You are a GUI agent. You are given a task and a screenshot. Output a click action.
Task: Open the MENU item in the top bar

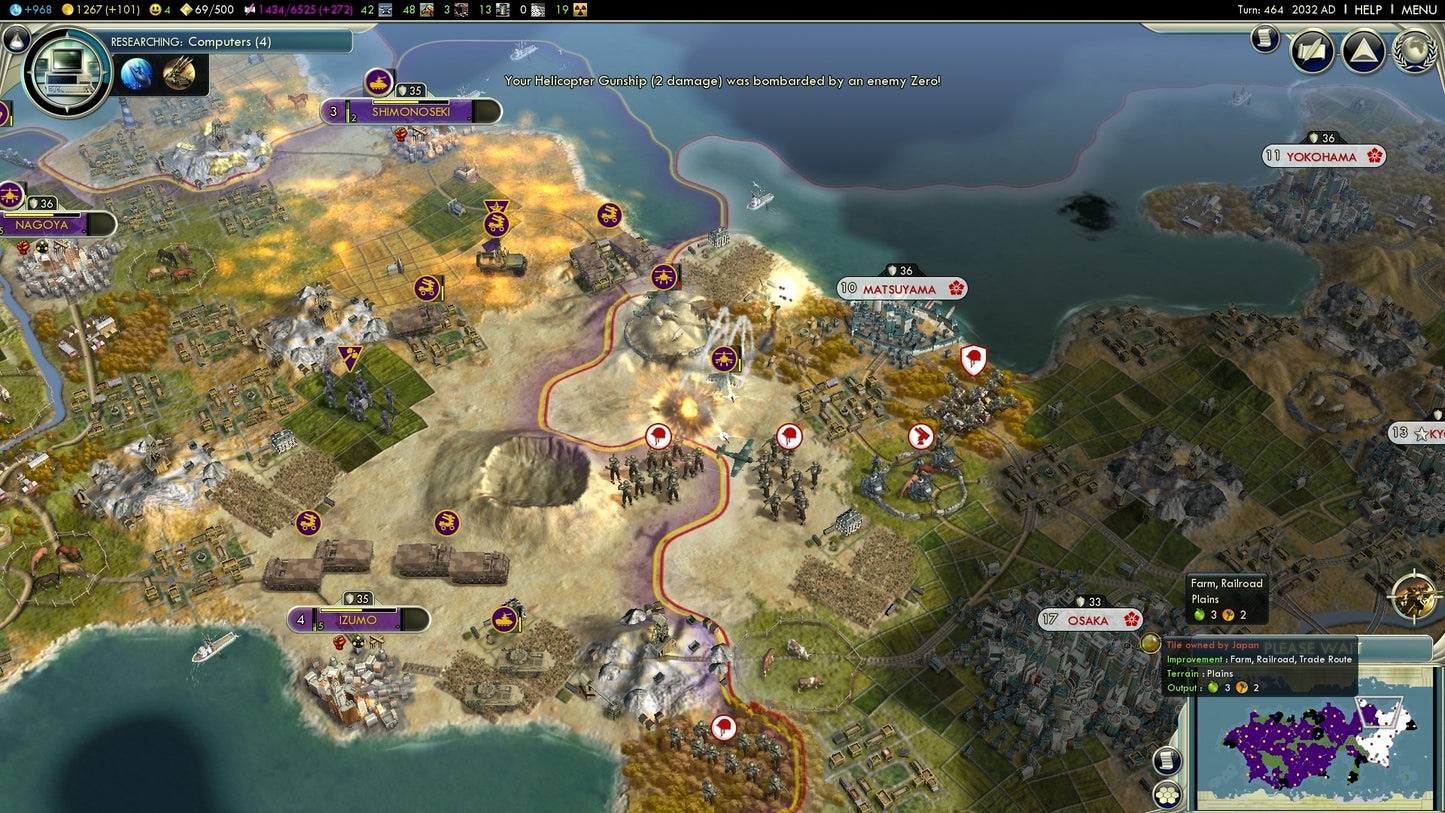pos(1419,9)
